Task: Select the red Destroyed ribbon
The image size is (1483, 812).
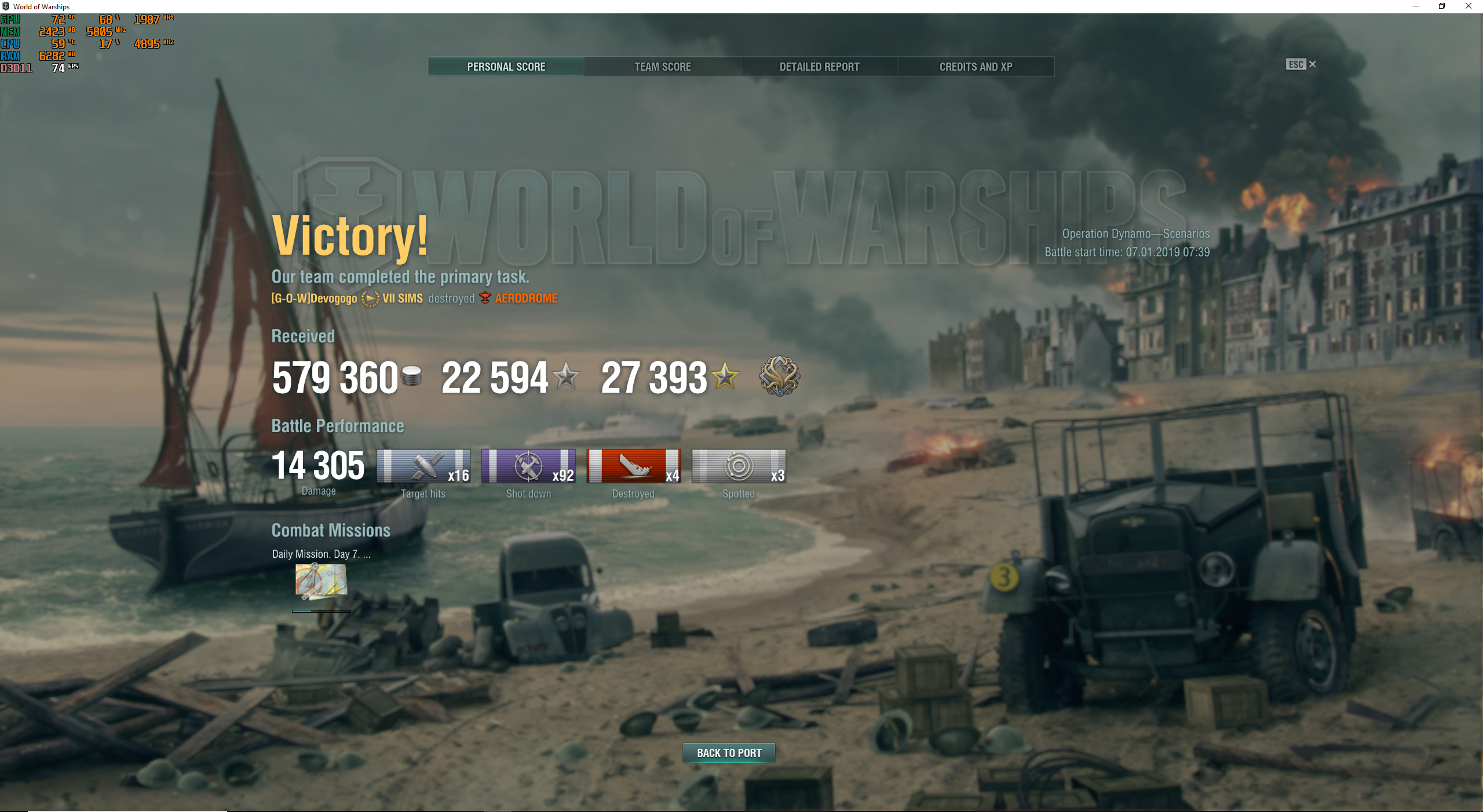Action: click(x=633, y=466)
